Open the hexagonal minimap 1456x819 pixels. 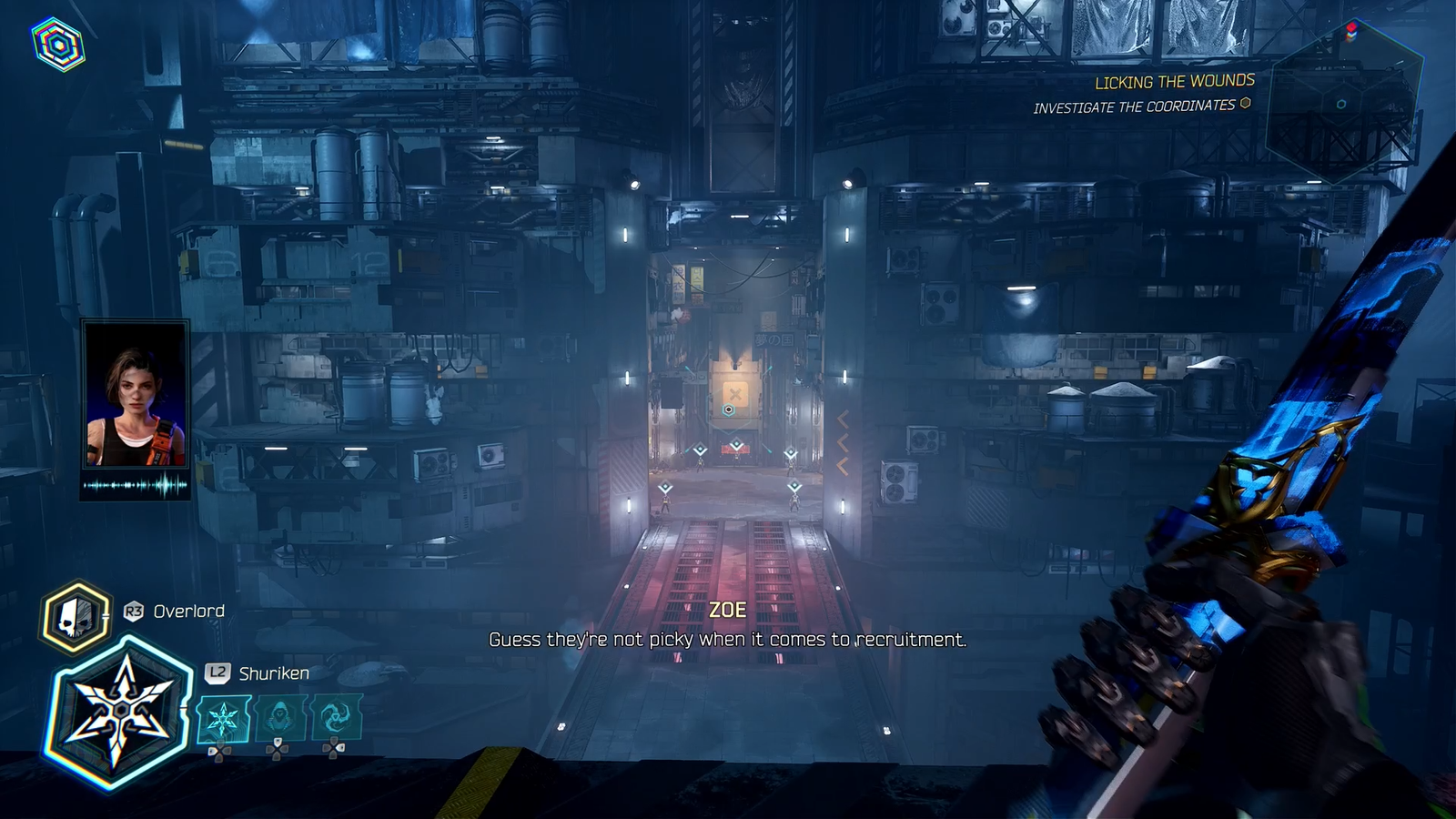[x=1344, y=102]
